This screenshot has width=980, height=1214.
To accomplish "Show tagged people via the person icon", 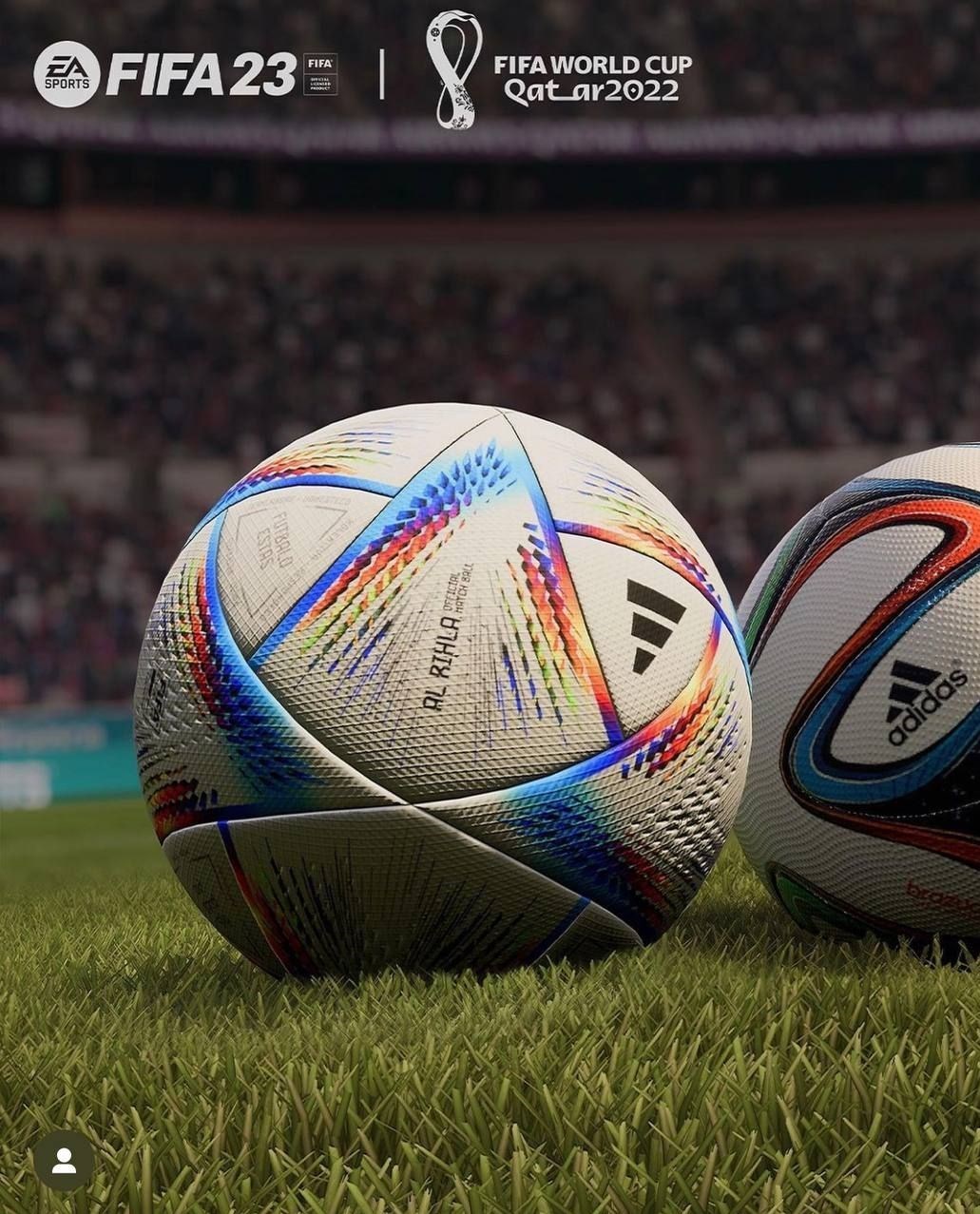I will point(64,1161).
